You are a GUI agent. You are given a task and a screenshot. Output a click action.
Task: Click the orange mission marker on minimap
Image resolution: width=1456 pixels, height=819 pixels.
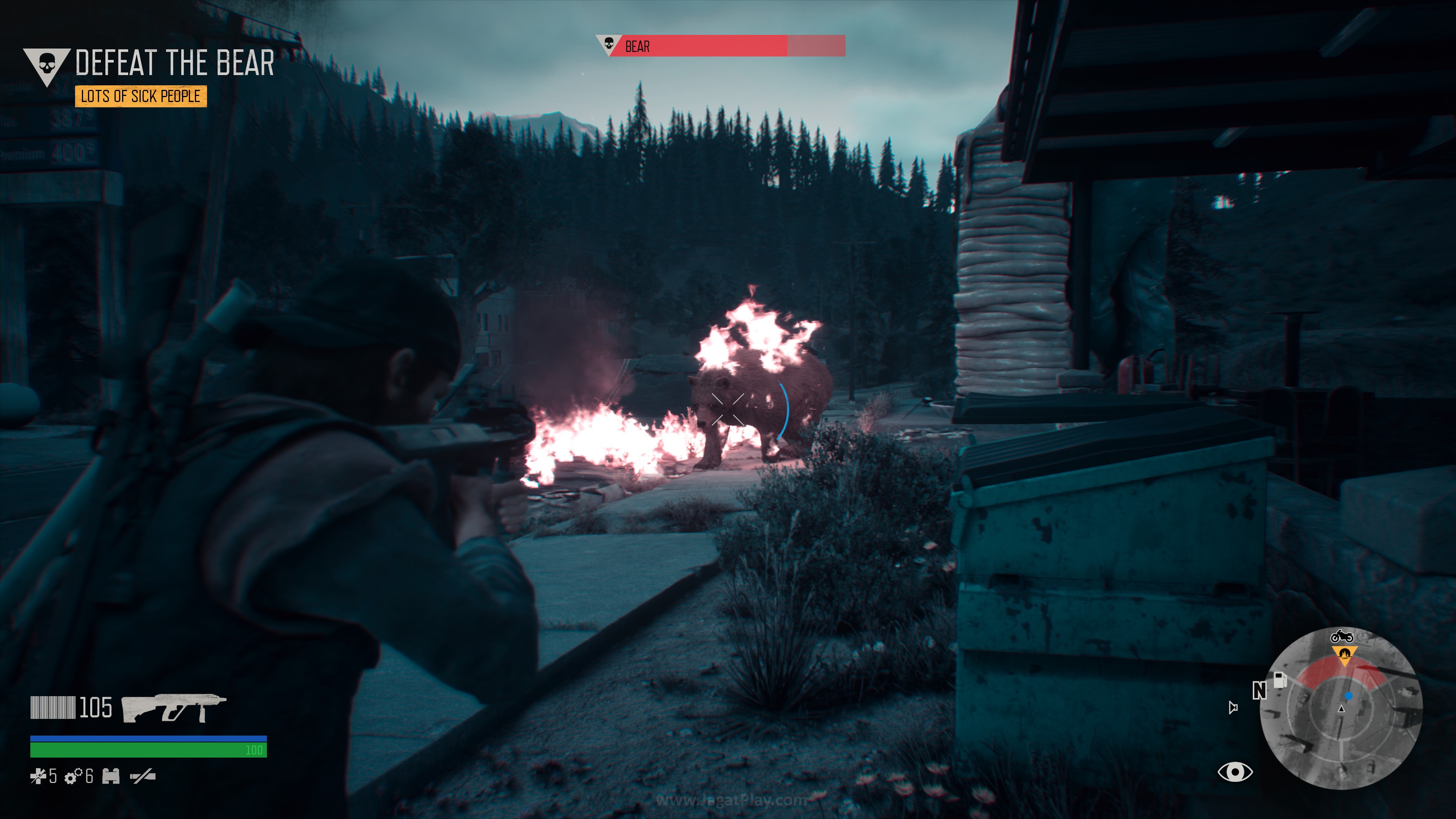pyautogui.click(x=1344, y=654)
